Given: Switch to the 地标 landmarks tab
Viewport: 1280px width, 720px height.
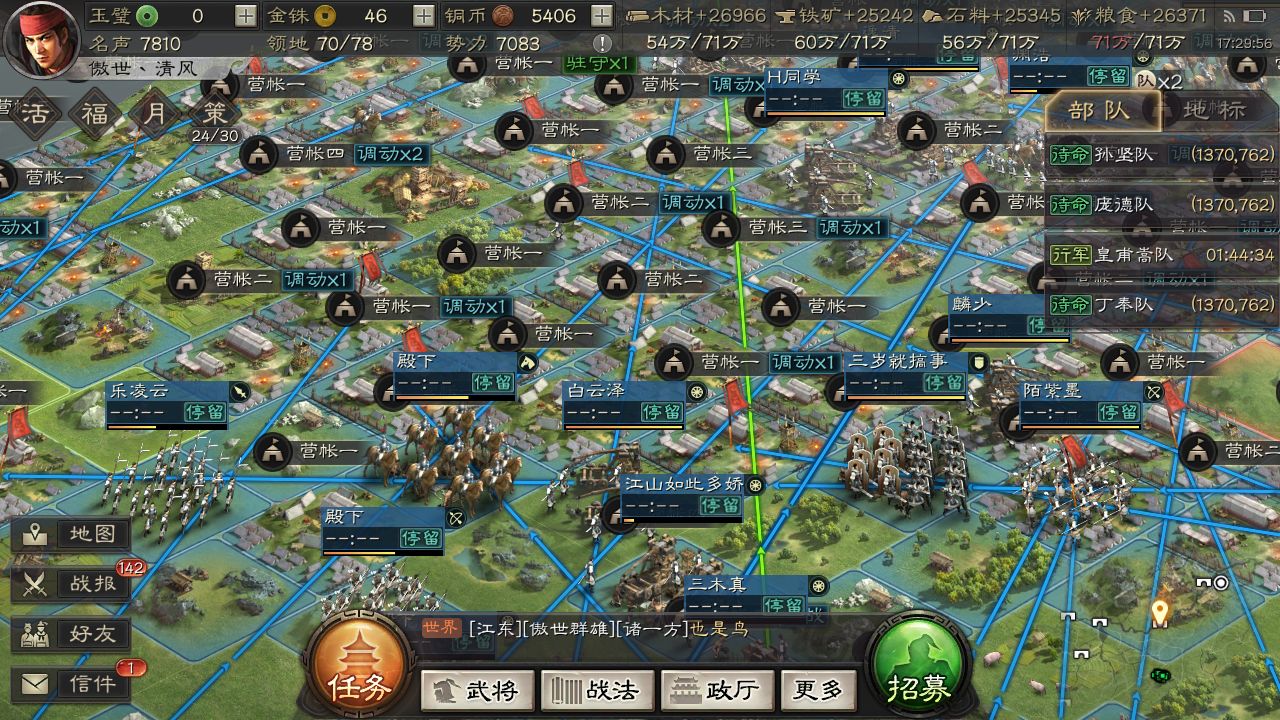Looking at the screenshot, I should tap(1216, 111).
